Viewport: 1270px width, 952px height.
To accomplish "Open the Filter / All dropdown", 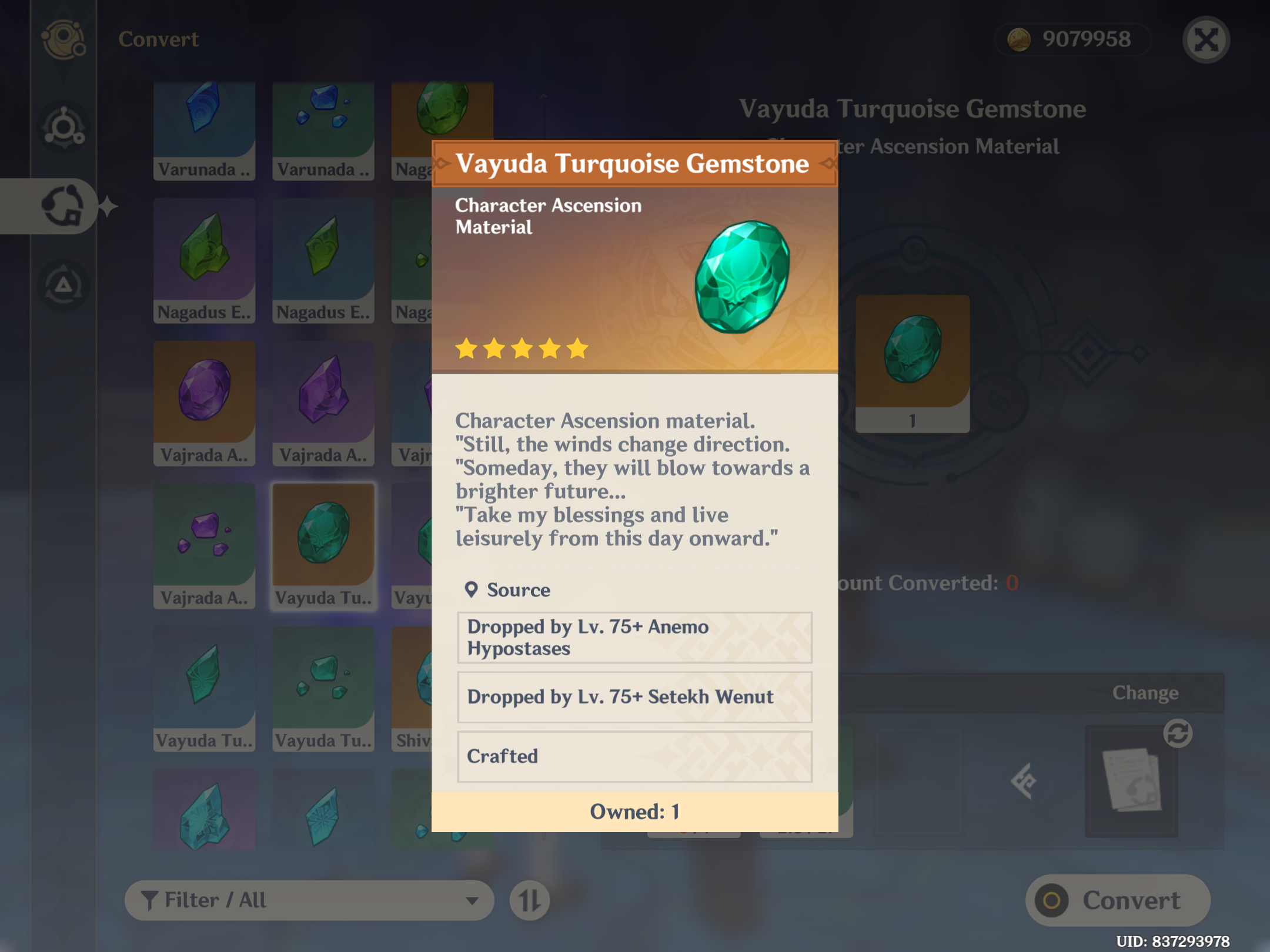I will pyautogui.click(x=310, y=900).
